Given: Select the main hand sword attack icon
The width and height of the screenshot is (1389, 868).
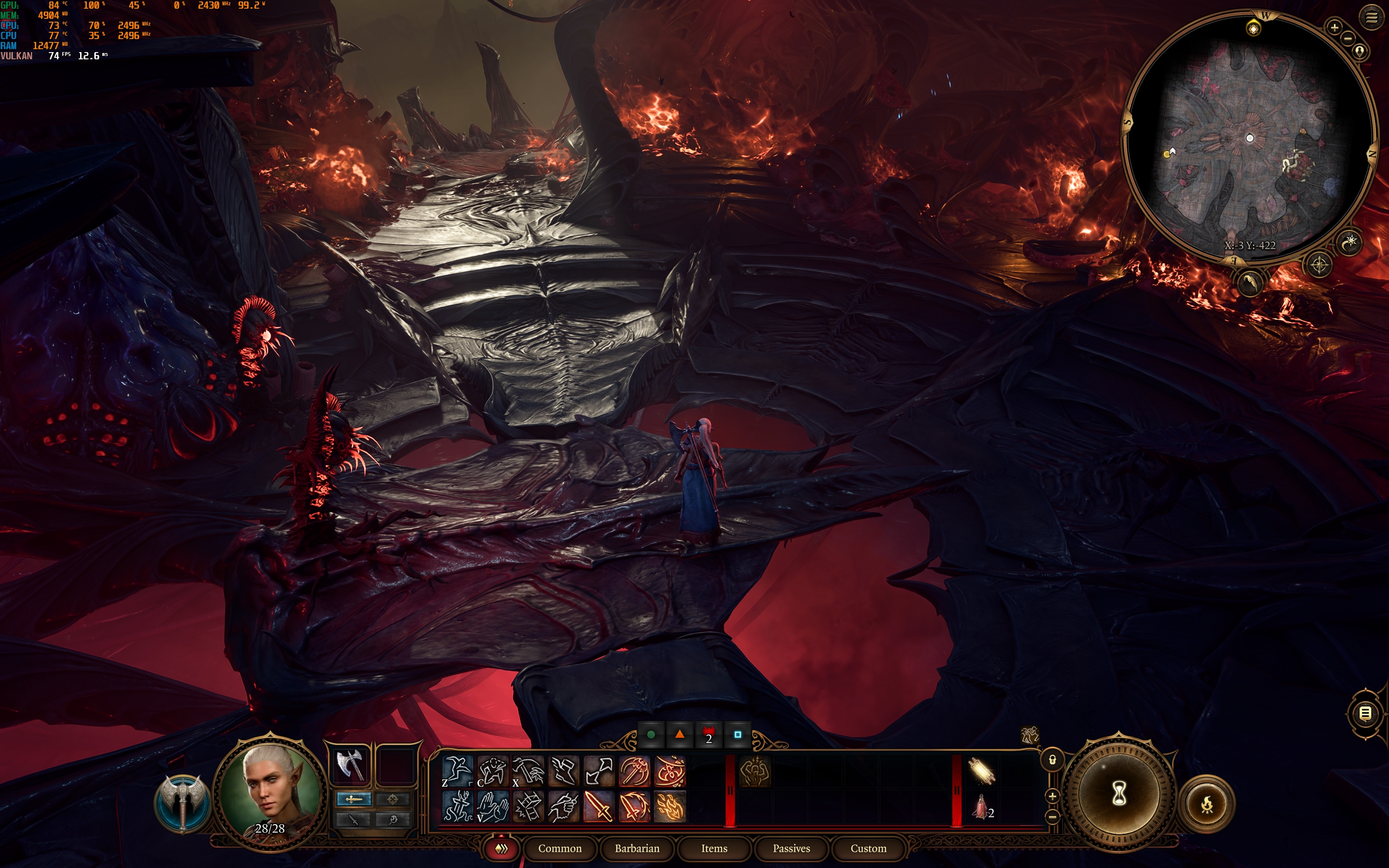Looking at the screenshot, I should [598, 806].
